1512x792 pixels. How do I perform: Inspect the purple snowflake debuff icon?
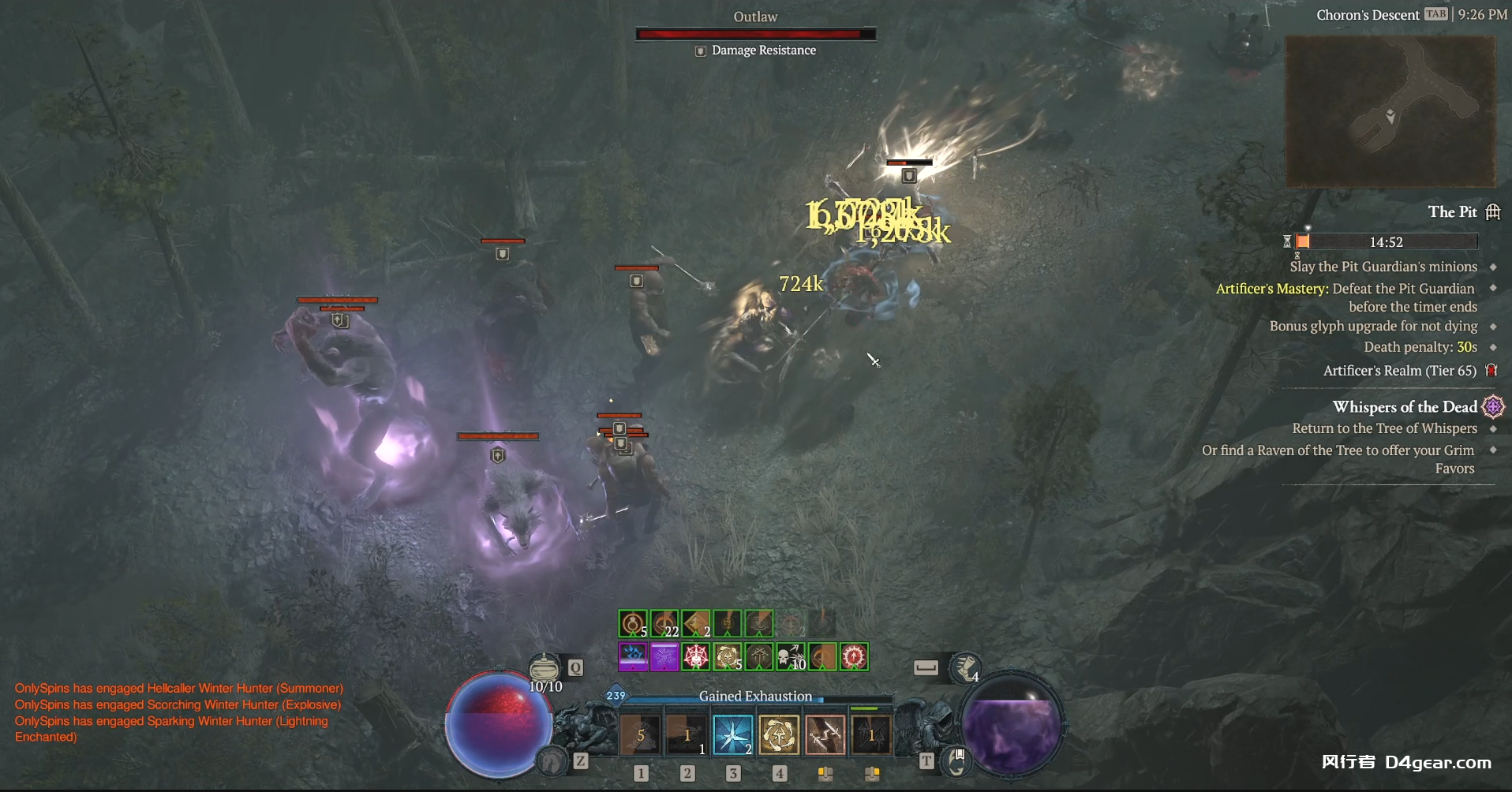(x=664, y=656)
